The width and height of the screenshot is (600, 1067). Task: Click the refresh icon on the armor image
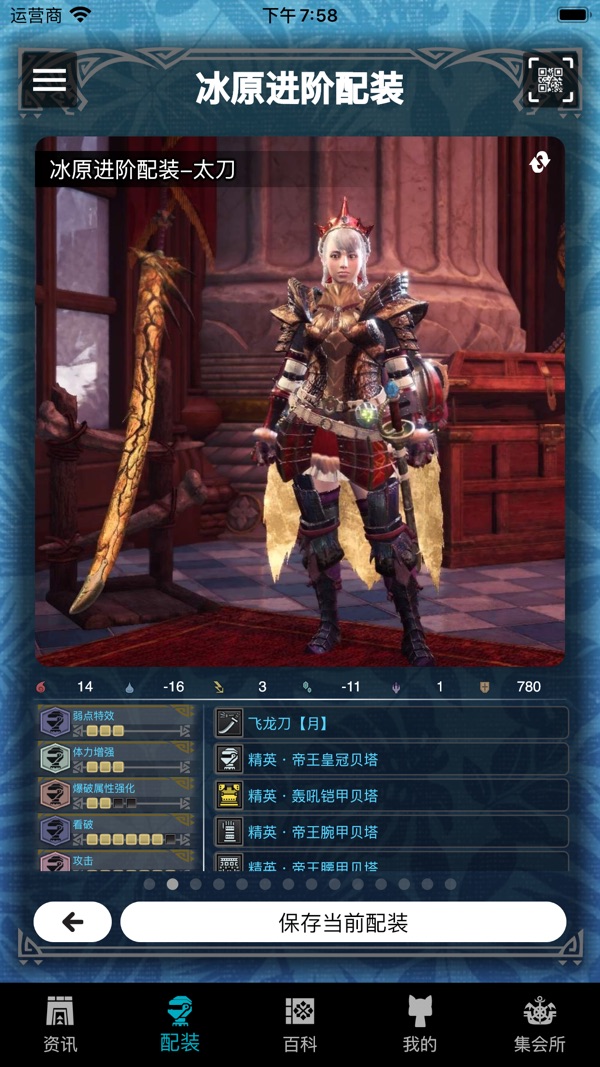540,163
